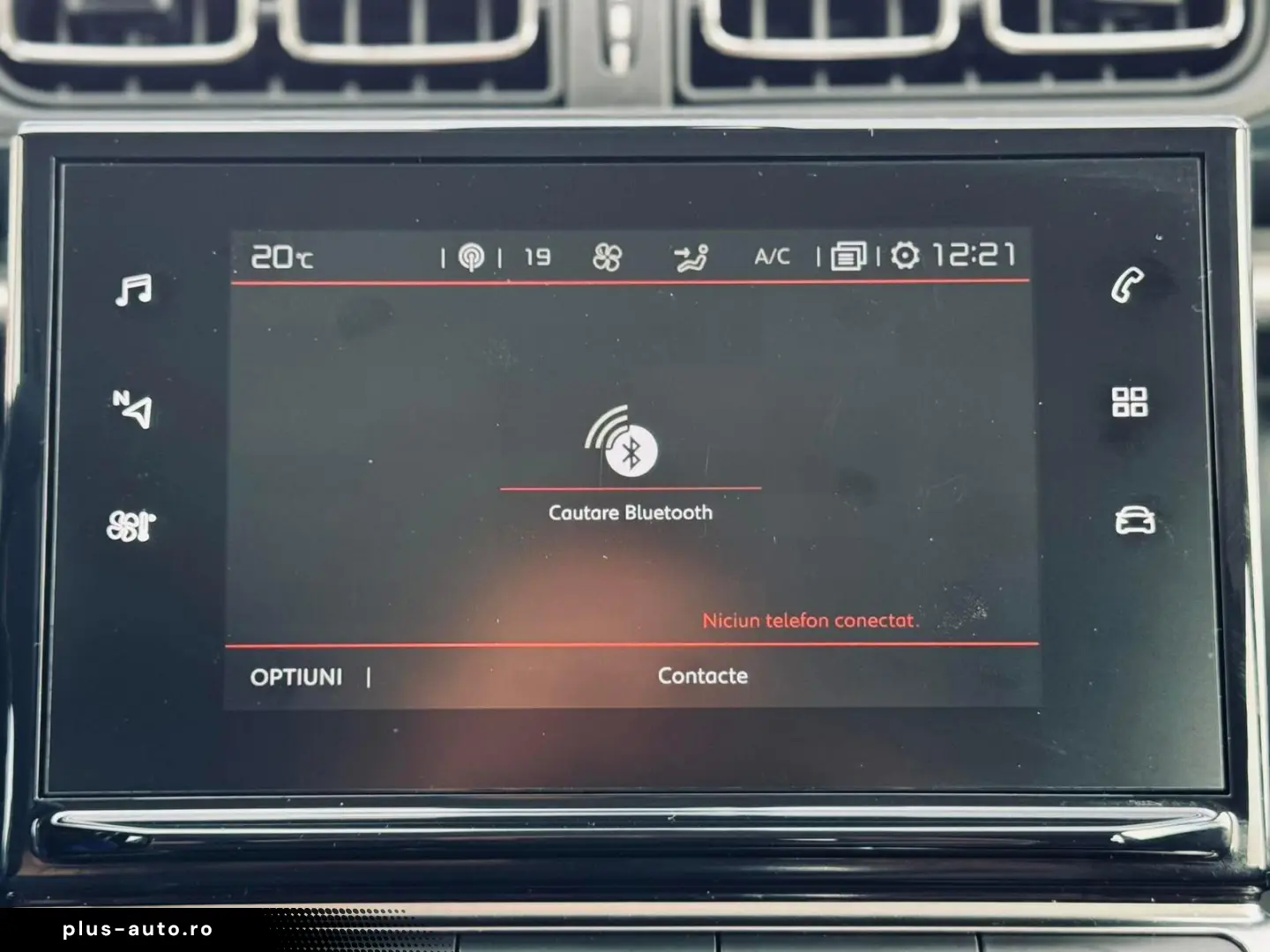Select the seat airflow direction icon
The height and width of the screenshot is (952, 1270).
point(691,257)
